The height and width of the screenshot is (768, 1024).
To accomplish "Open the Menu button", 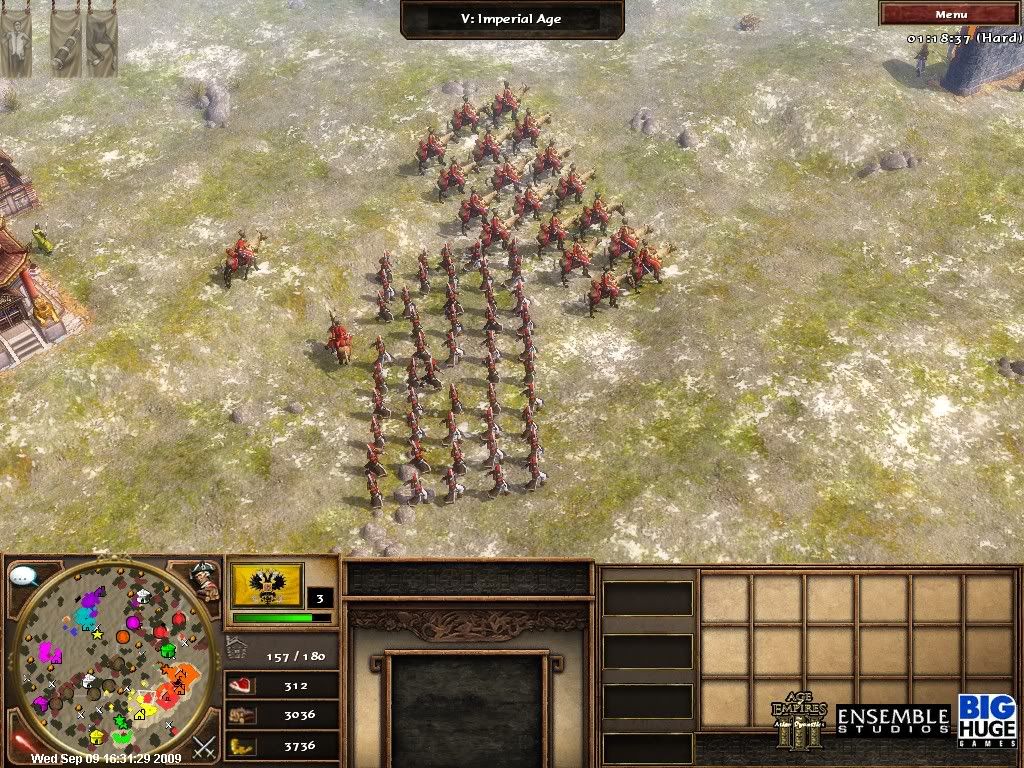I will tap(949, 14).
